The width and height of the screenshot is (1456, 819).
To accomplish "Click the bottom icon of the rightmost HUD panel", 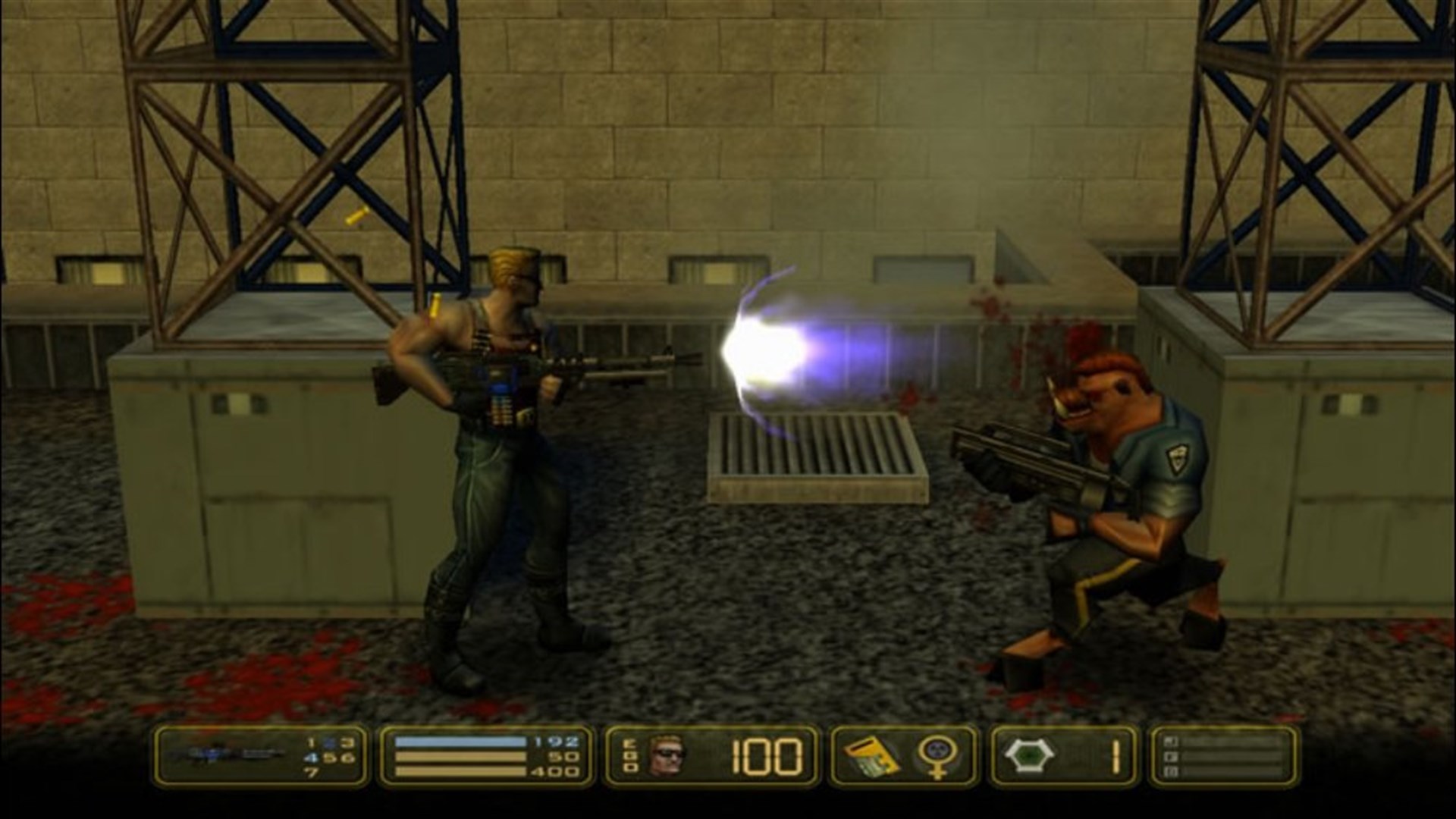I will point(1171,772).
